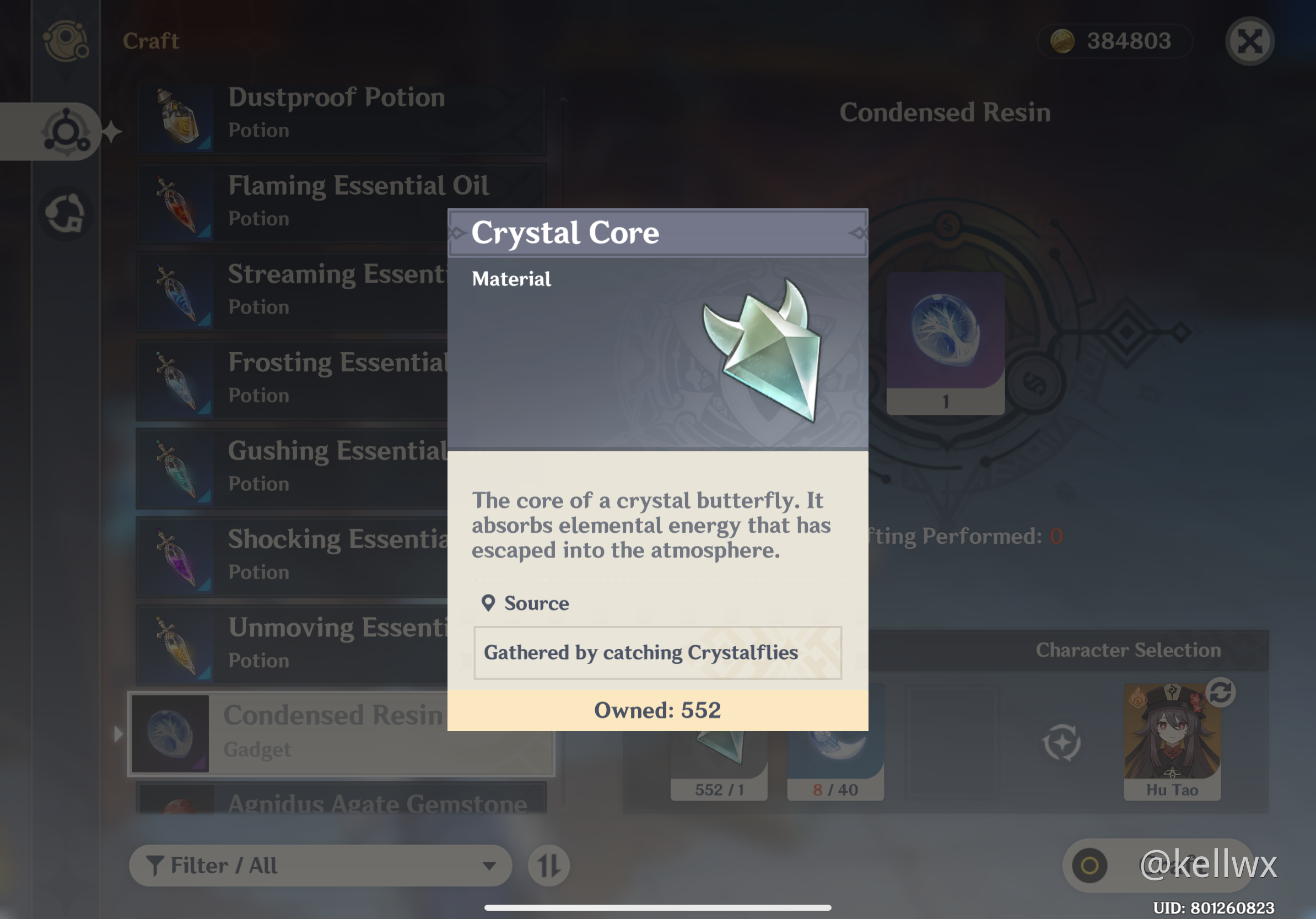Open the conversion tool in the left sidebar

pyautogui.click(x=66, y=212)
